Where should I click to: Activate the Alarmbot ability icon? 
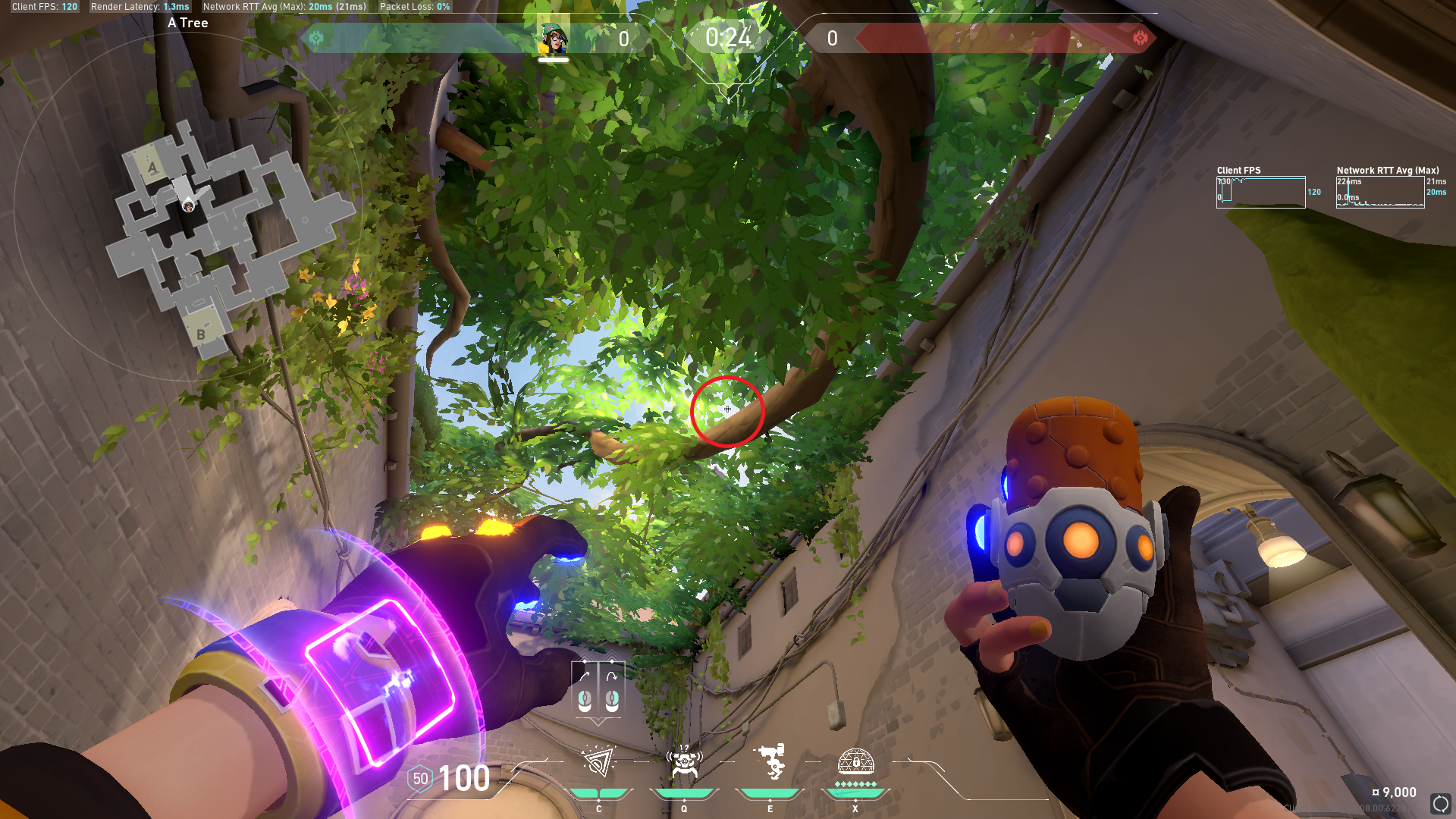684,762
